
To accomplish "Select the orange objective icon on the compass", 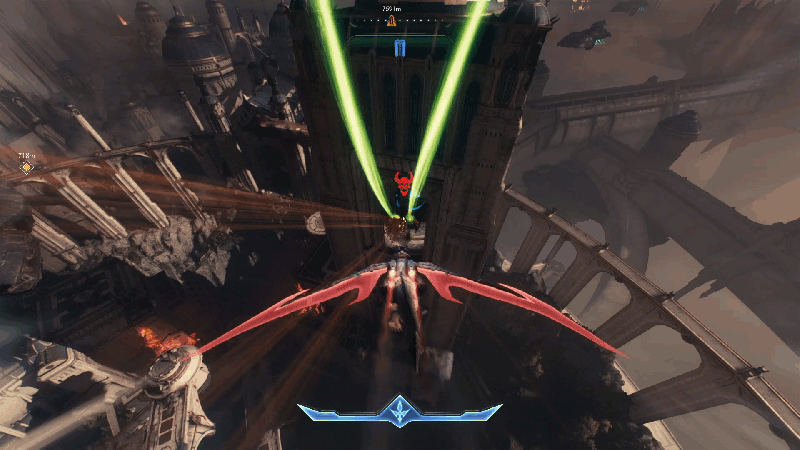I will tap(391, 20).
